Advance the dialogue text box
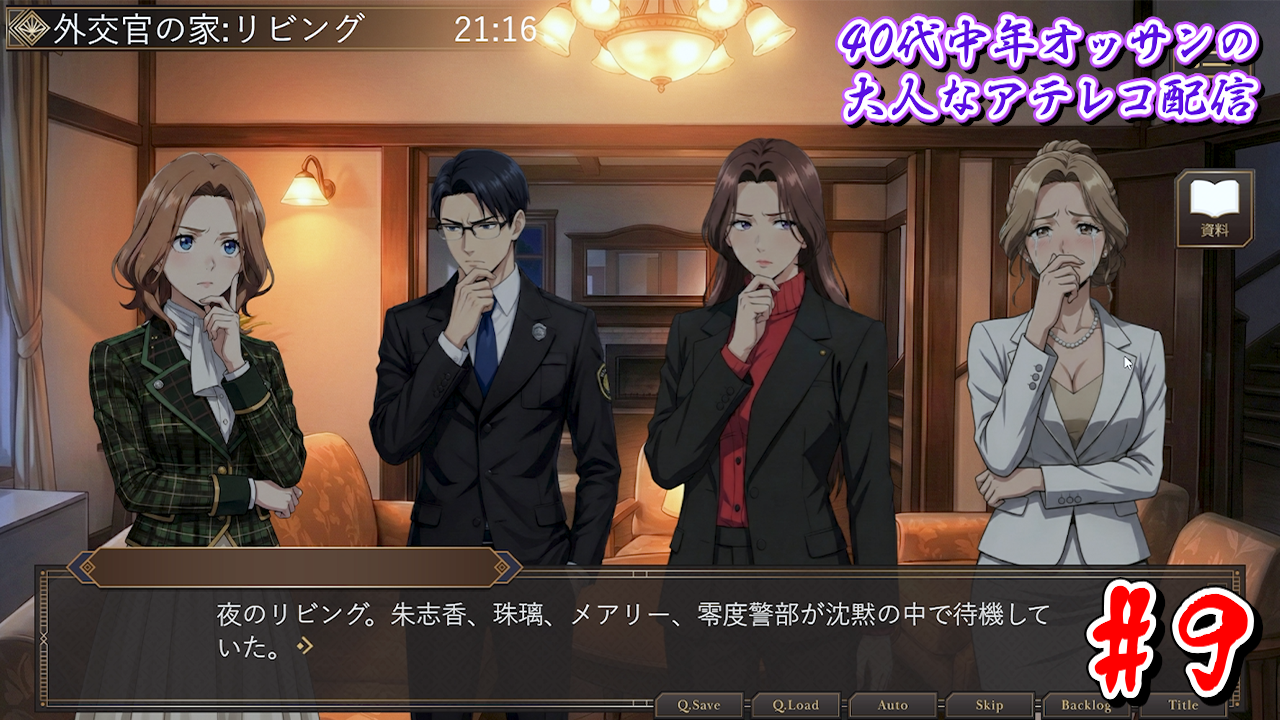 click(x=640, y=630)
